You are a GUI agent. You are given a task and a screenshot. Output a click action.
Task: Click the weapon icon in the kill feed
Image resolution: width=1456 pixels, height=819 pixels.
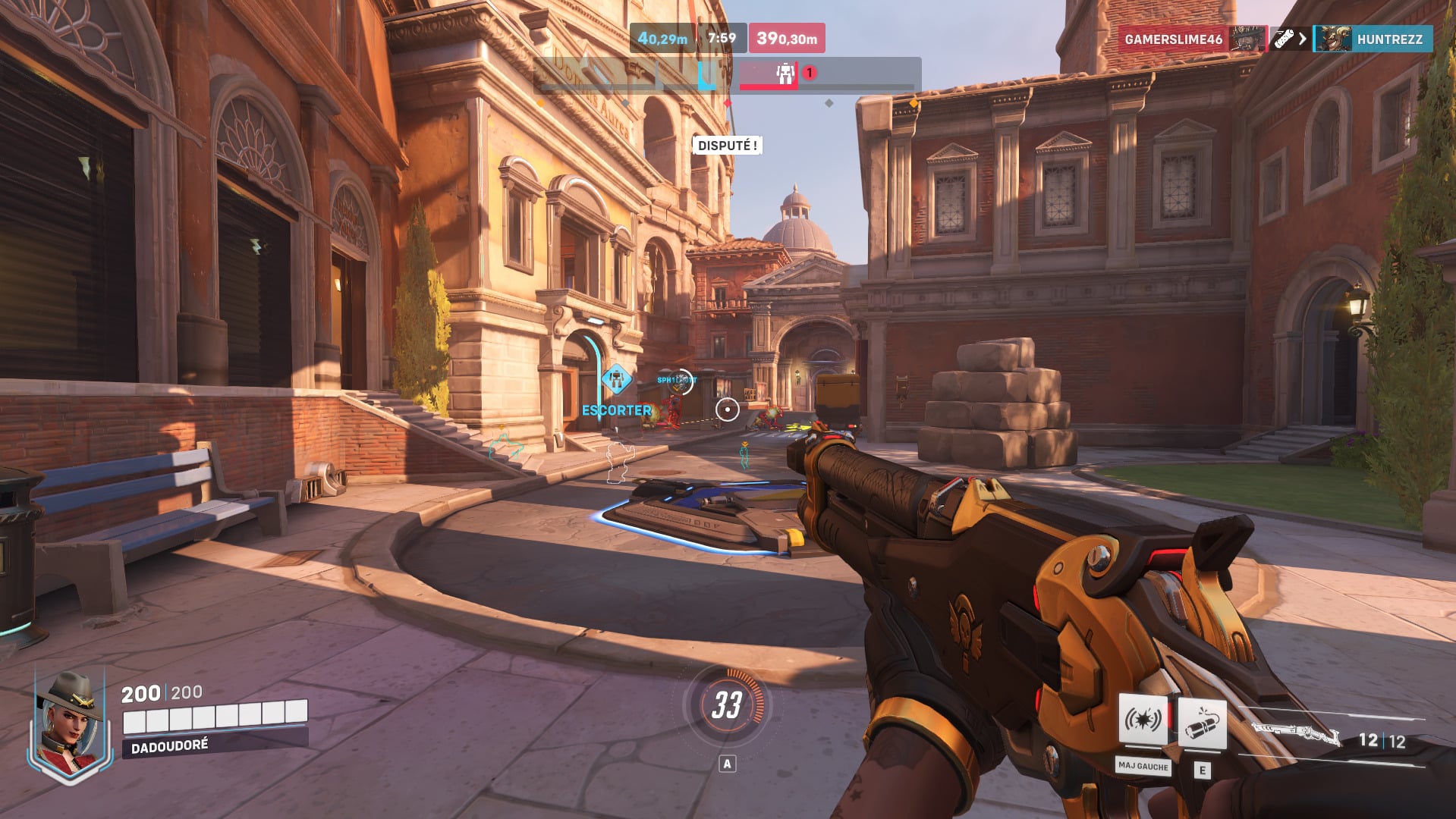(x=1284, y=36)
